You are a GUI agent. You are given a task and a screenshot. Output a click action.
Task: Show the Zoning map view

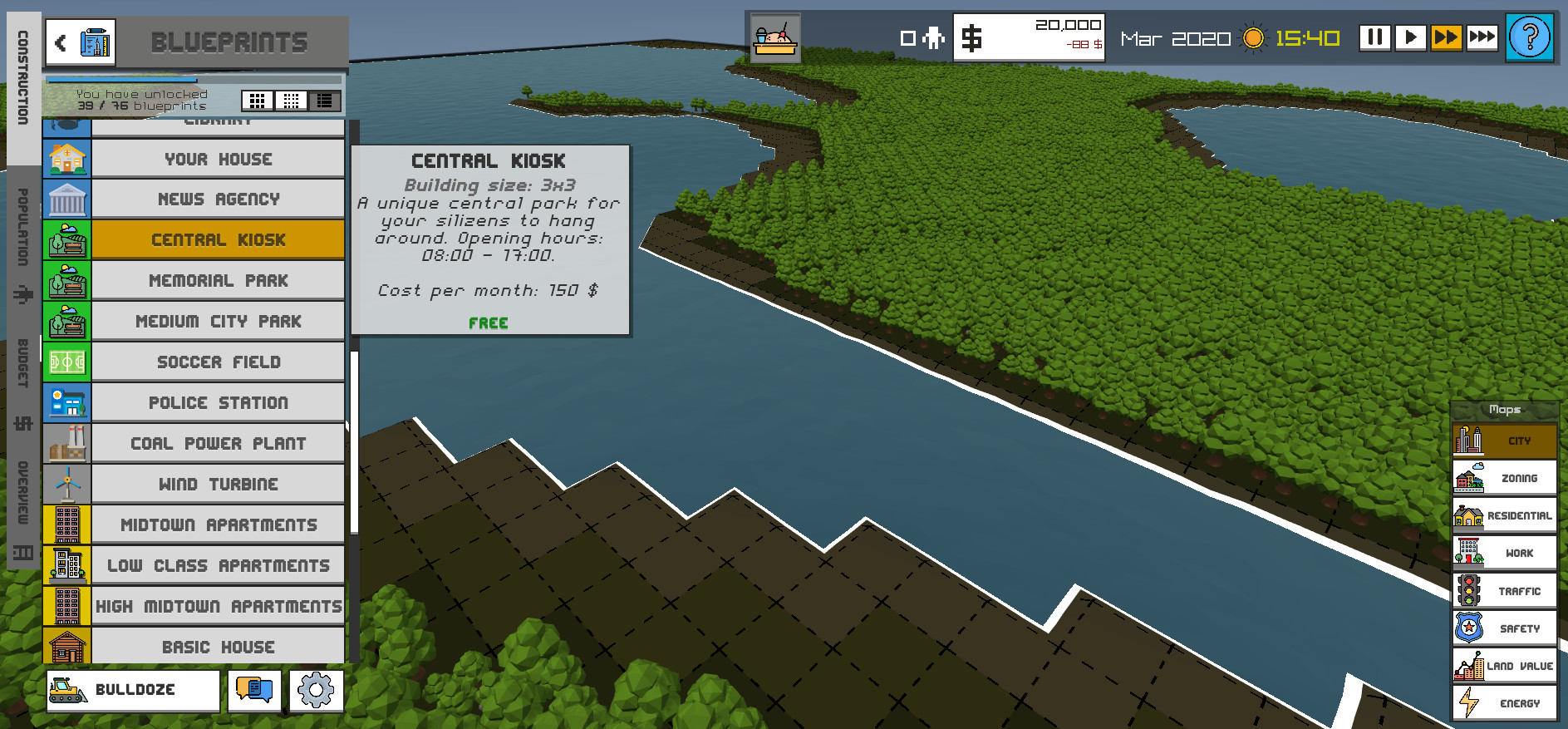[x=1504, y=478]
